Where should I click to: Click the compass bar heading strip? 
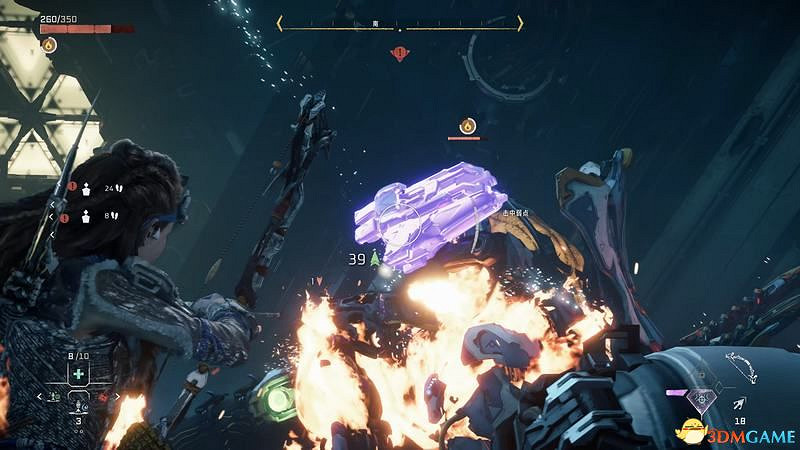[400, 23]
